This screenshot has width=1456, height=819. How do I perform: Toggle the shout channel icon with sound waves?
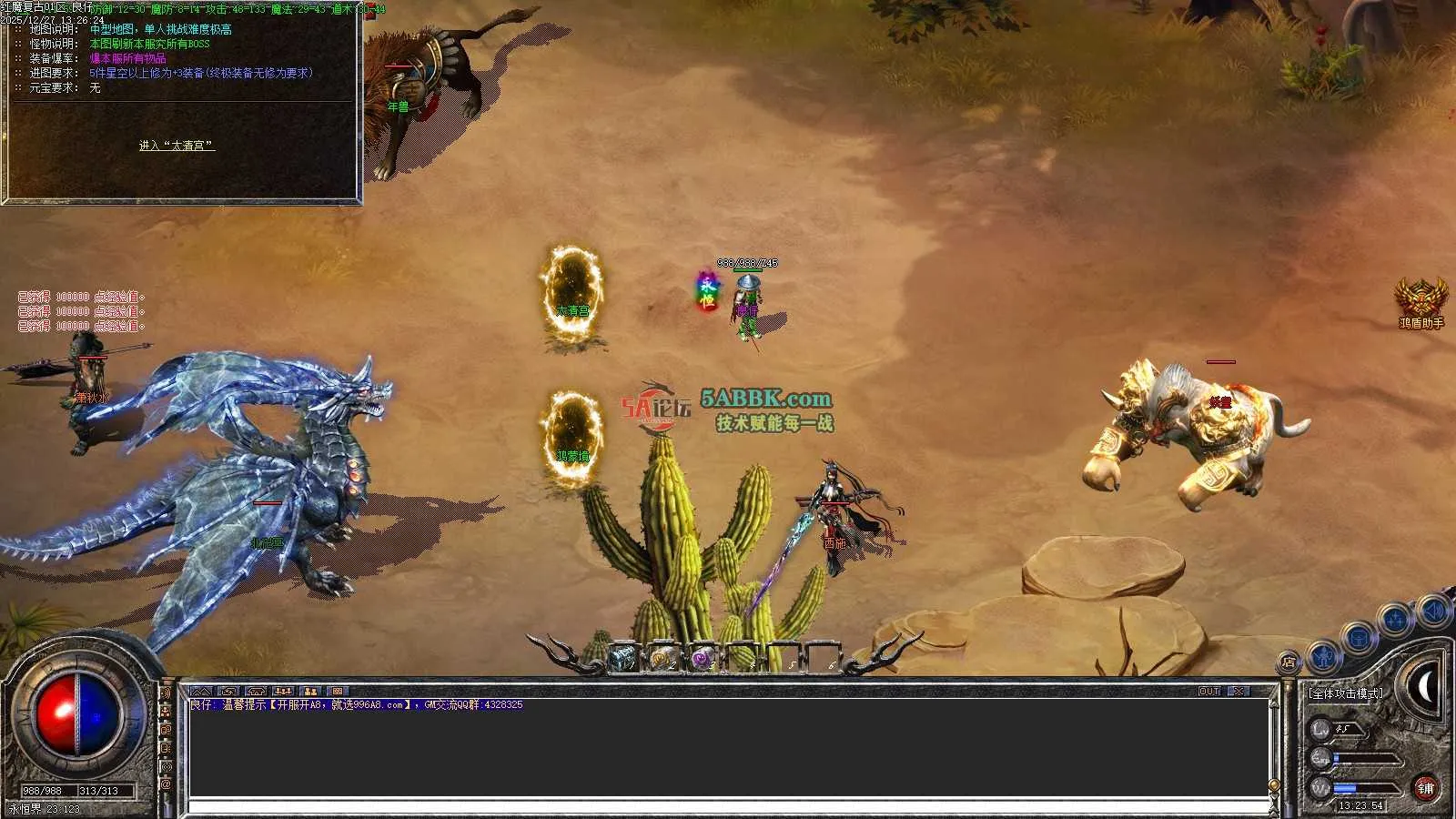tap(166, 693)
